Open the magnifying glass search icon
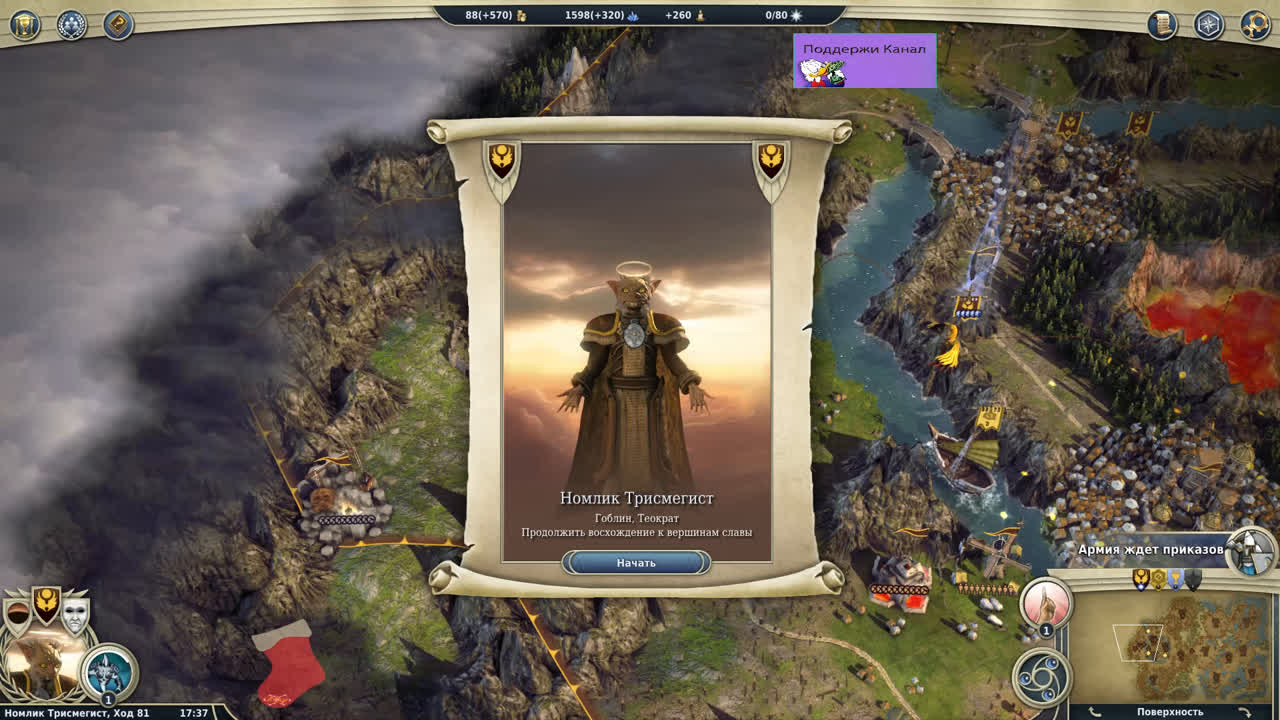The height and width of the screenshot is (720, 1280). pyautogui.click(x=1256, y=25)
